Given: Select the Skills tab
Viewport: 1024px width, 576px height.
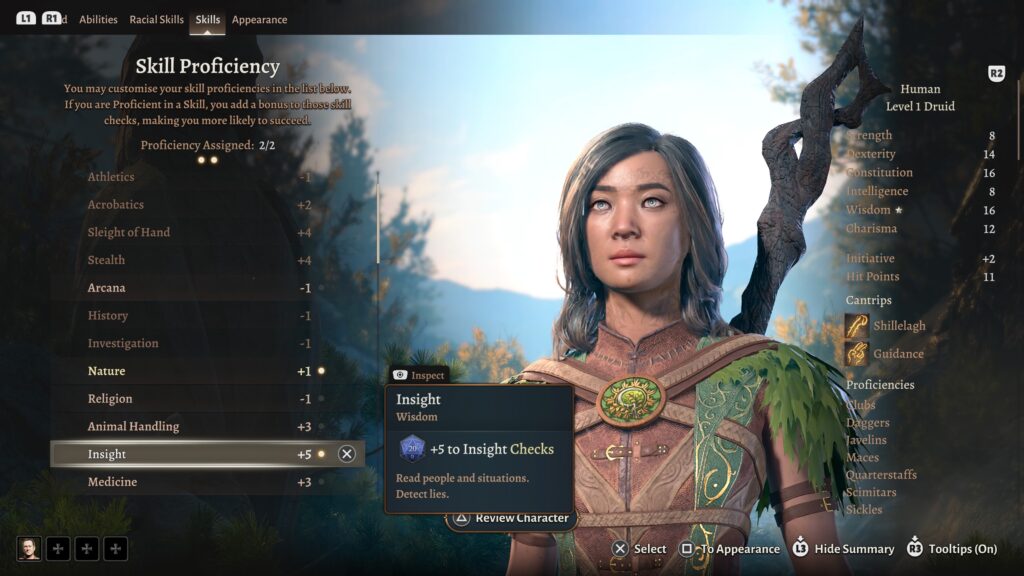Looking at the screenshot, I should (x=208, y=19).
